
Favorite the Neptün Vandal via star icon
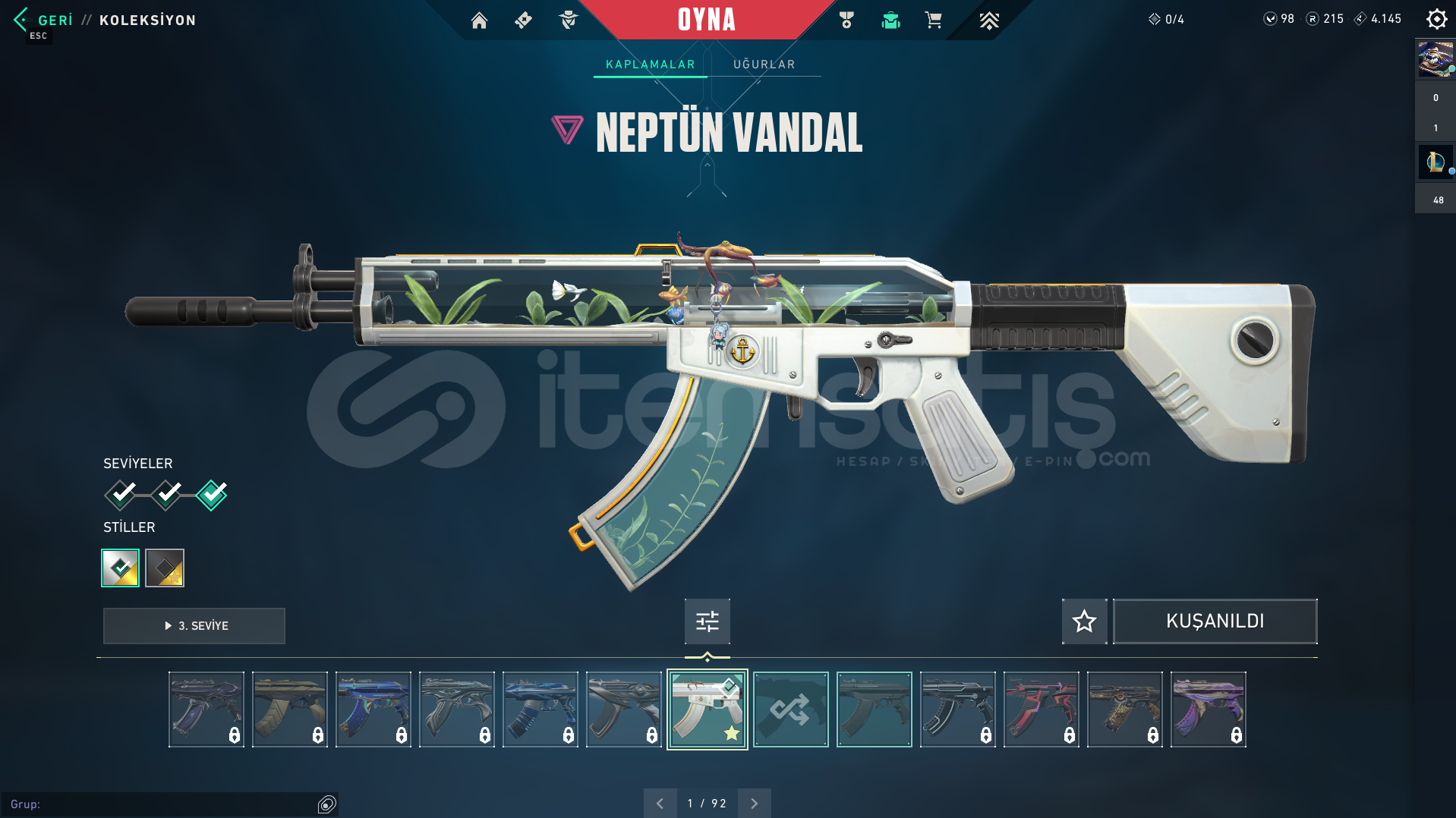click(1084, 621)
